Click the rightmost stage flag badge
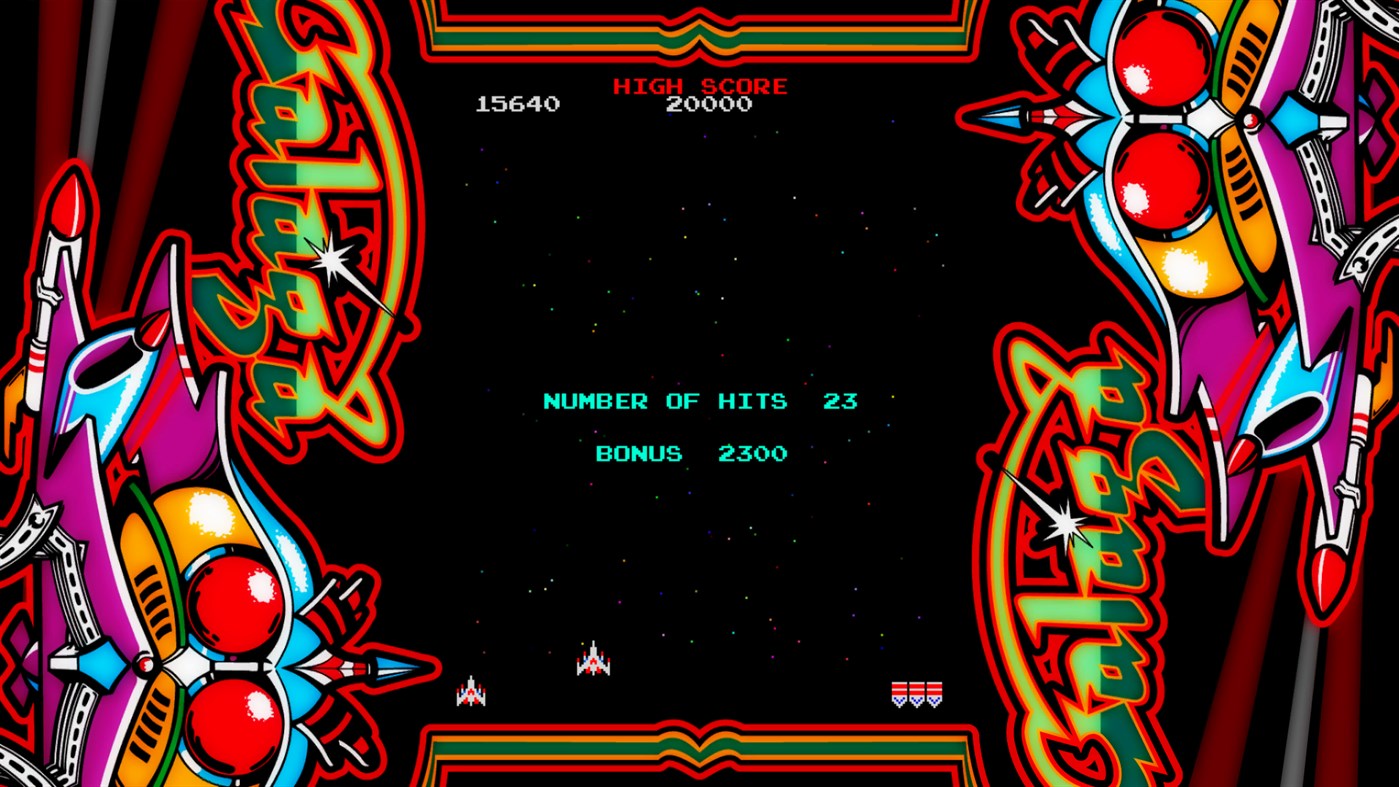This screenshot has height=787, width=1399. pos(934,694)
